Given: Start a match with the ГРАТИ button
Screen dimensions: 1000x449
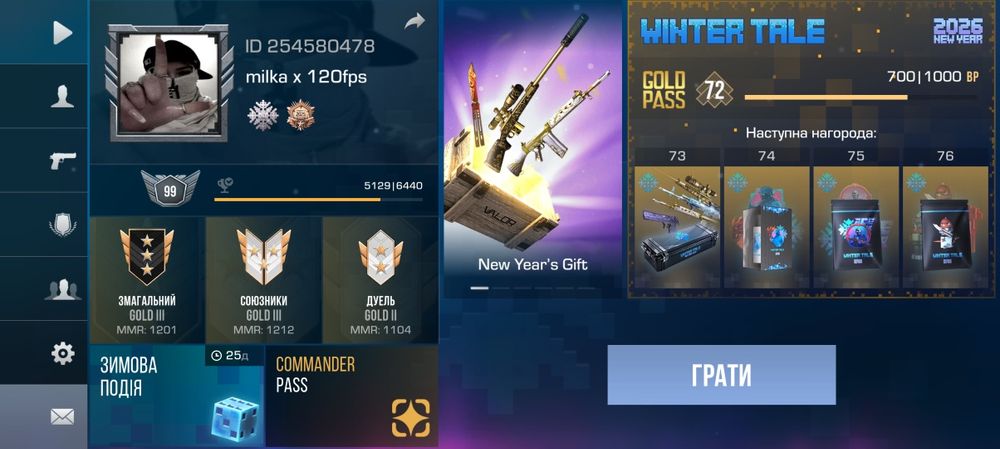Looking at the screenshot, I should point(721,375).
